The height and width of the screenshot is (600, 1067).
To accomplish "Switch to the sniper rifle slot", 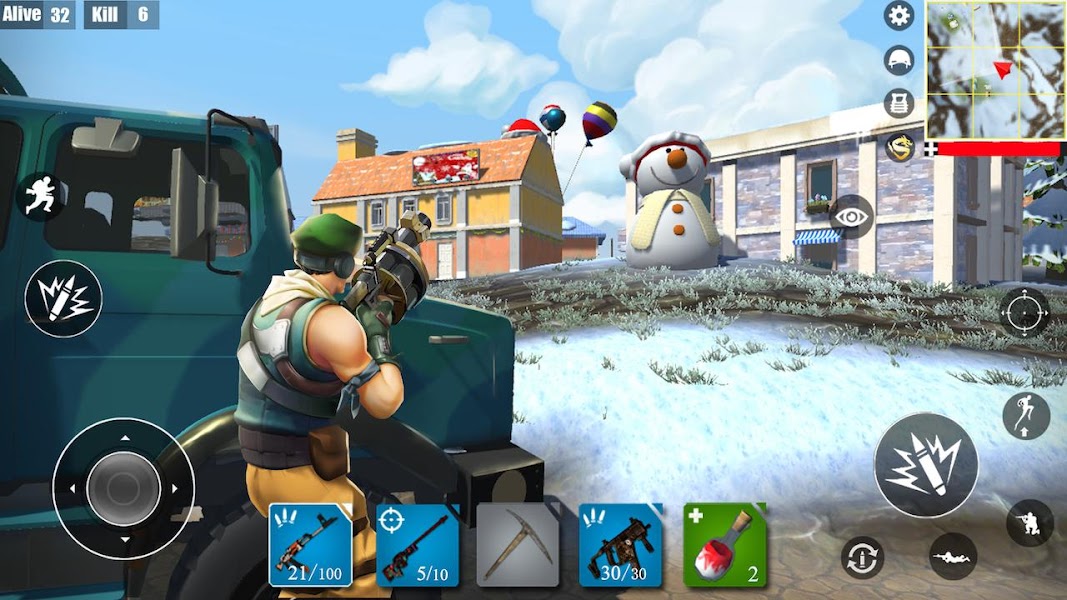I will click(417, 545).
